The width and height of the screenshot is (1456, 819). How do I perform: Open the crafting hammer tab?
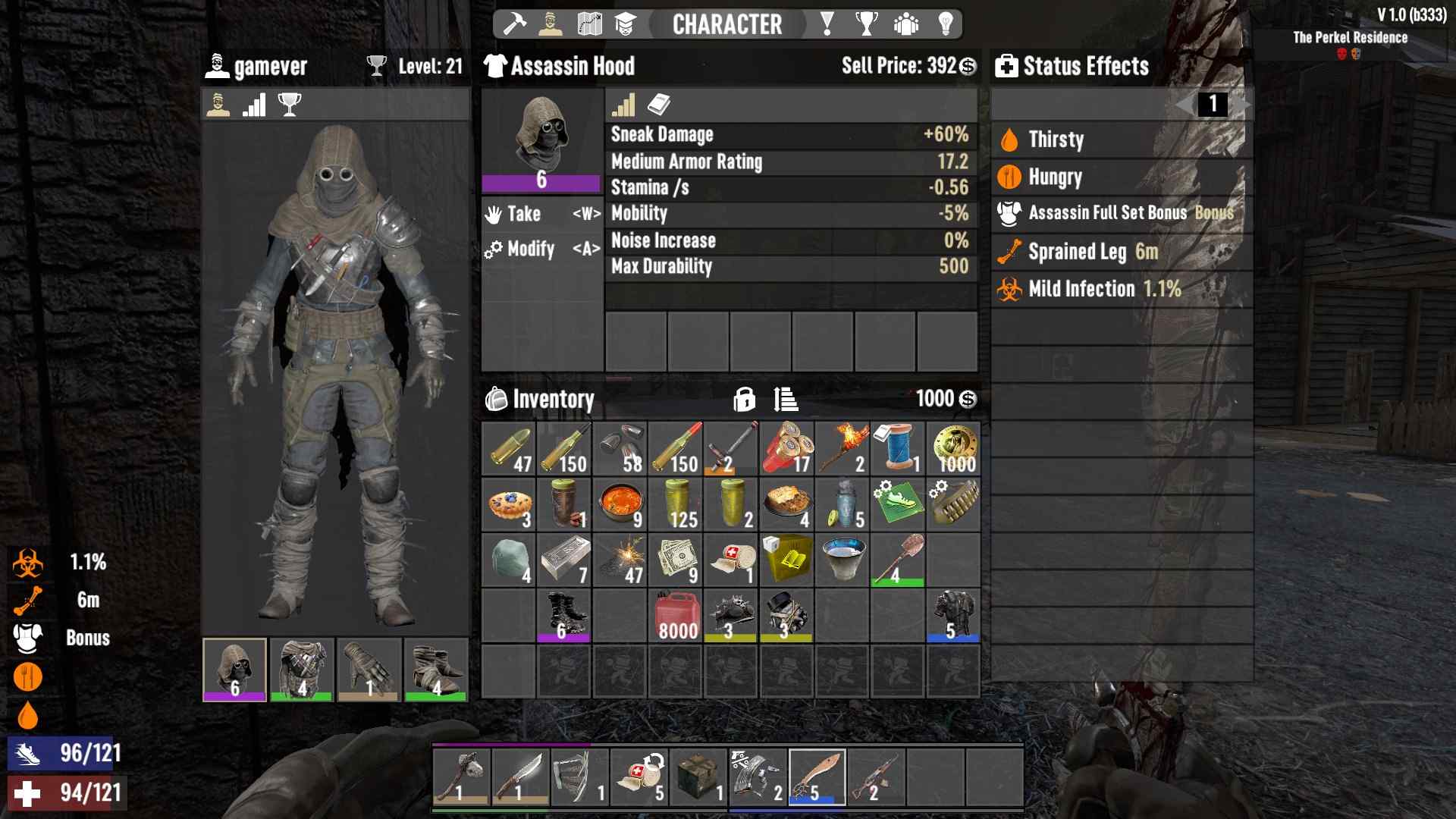pos(515,24)
